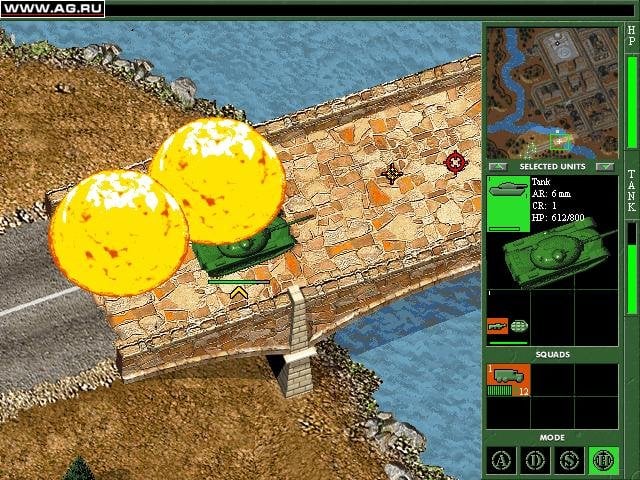Choose the rifle weapon icon

click(x=497, y=326)
